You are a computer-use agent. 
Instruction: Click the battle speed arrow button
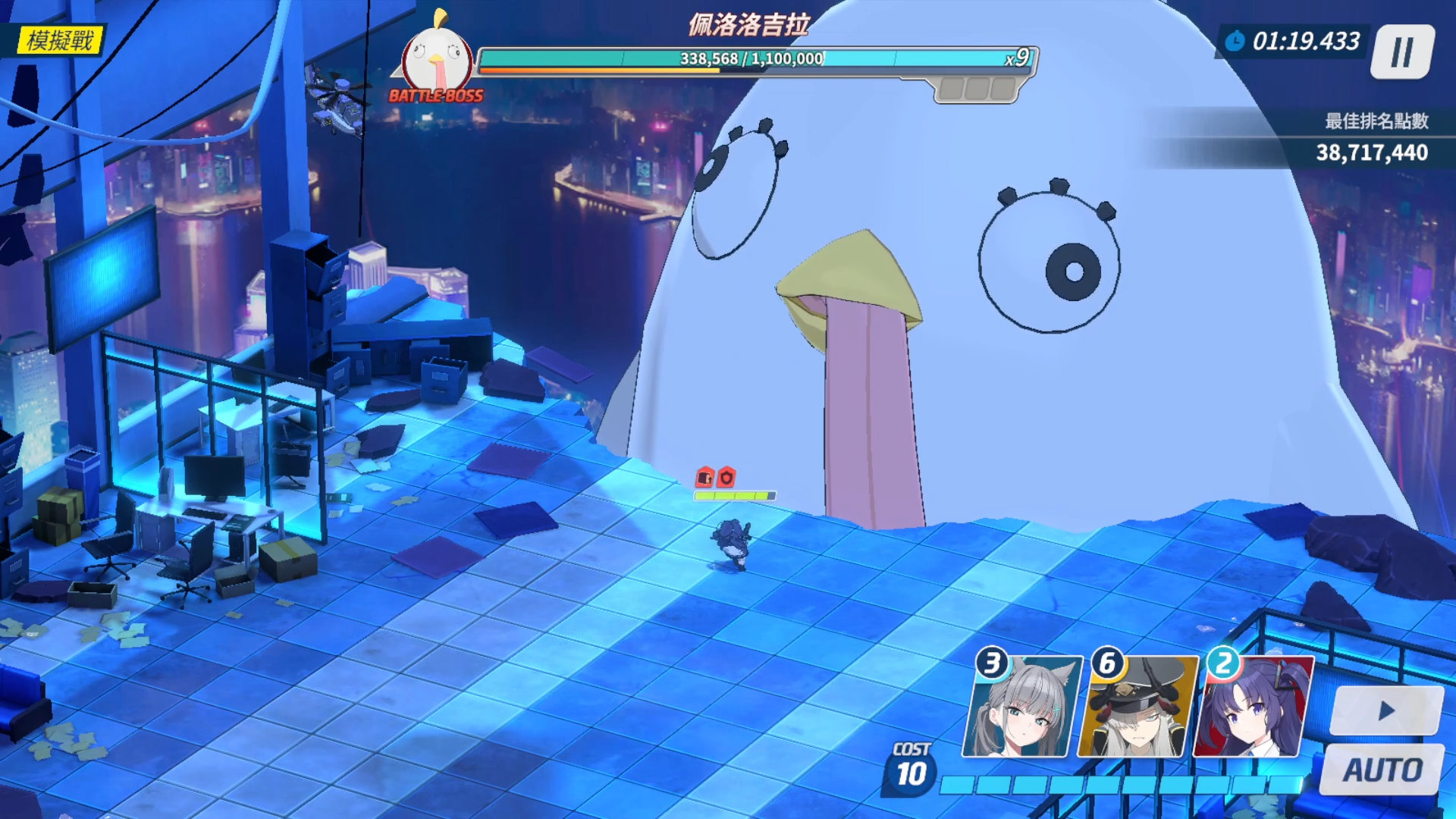[x=1386, y=711]
